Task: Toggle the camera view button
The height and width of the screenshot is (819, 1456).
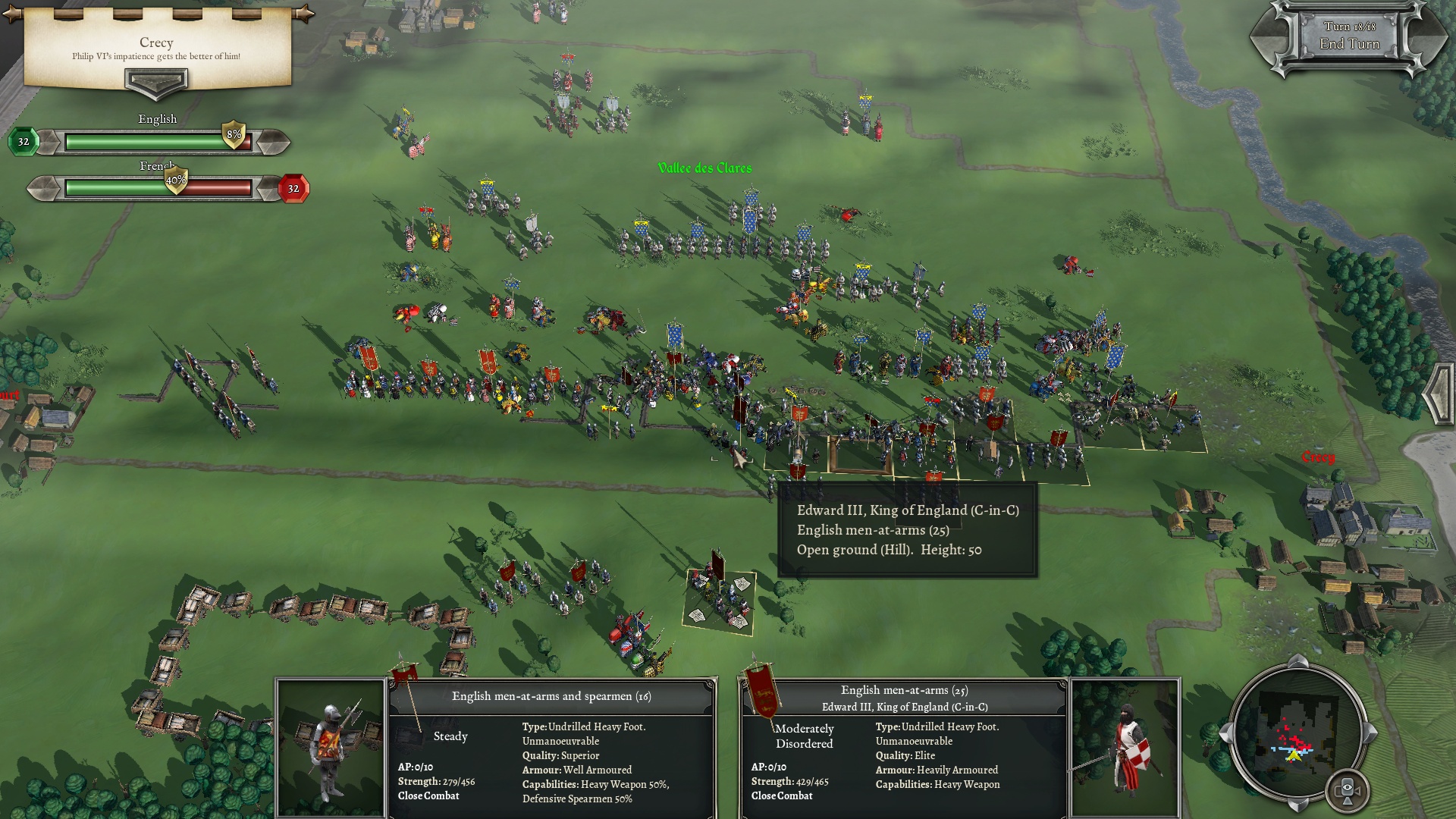Action: click(x=1347, y=791)
